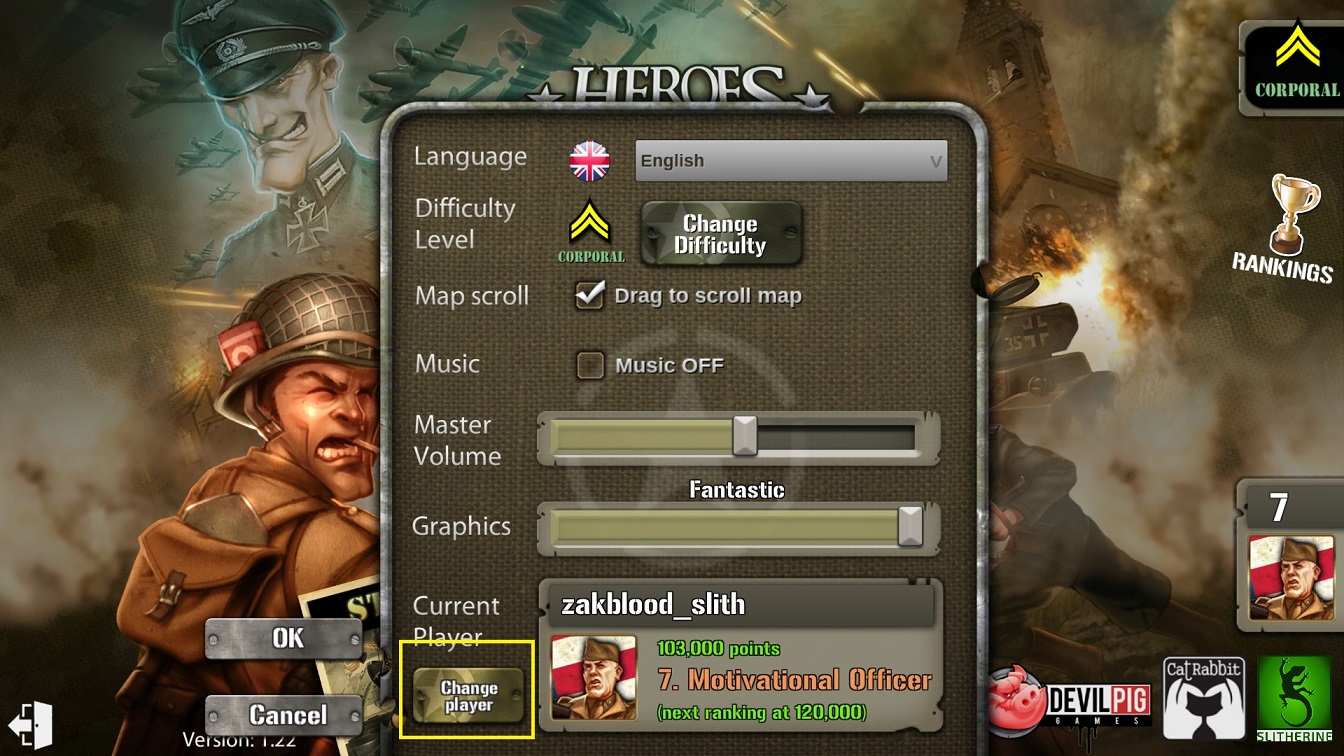Viewport: 1344px width, 756px height.
Task: Toggle the Drag to scroll map checkbox
Action: pos(590,295)
